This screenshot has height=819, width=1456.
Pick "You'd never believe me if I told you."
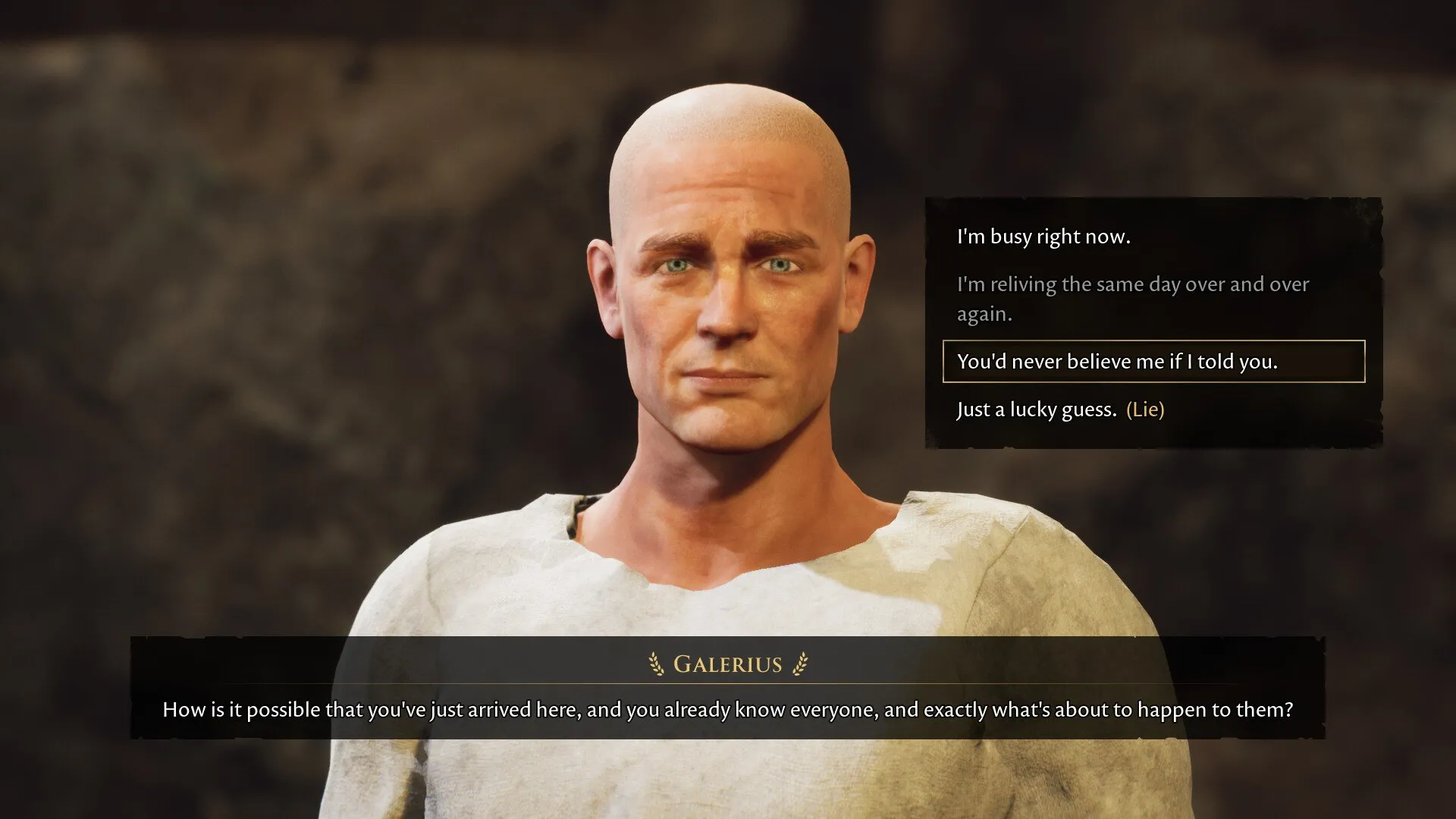click(1117, 362)
